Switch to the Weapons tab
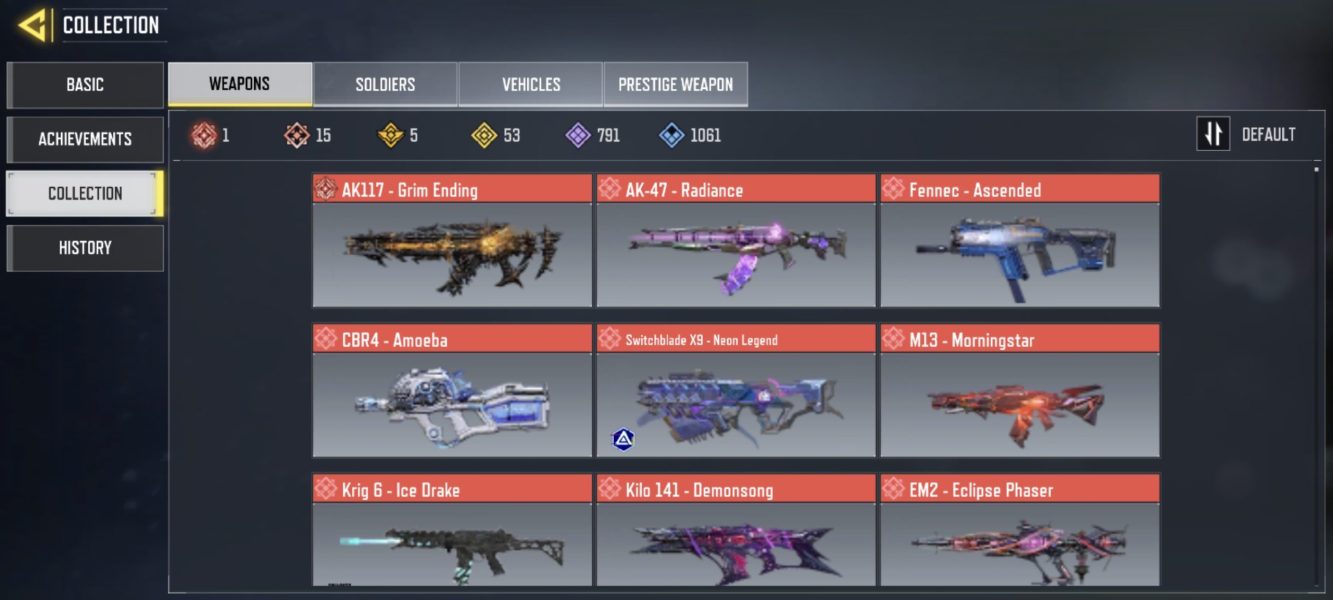This screenshot has width=1333, height=600. pos(240,84)
